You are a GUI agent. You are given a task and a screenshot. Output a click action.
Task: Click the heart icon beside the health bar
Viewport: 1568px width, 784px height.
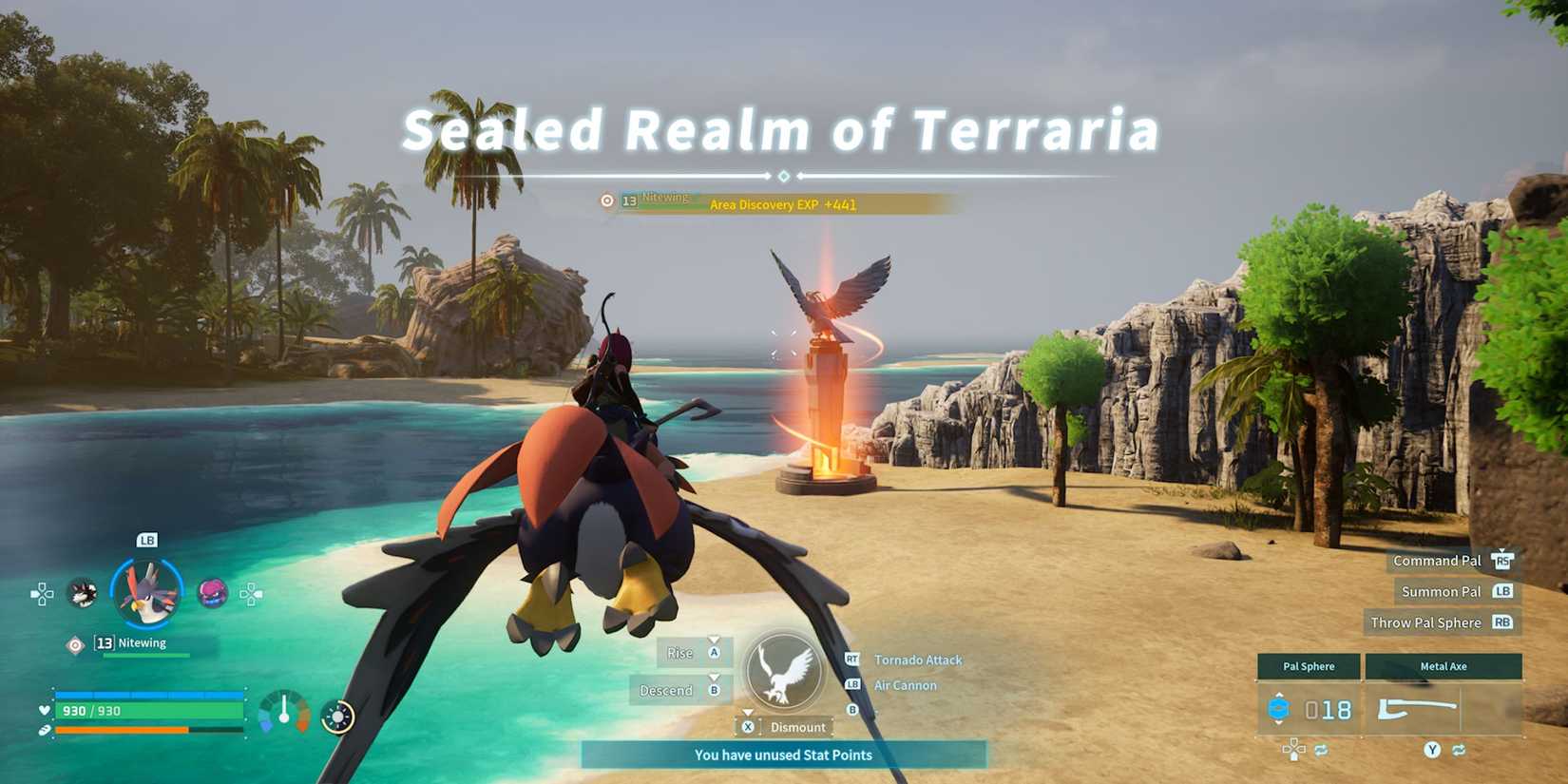pos(44,711)
